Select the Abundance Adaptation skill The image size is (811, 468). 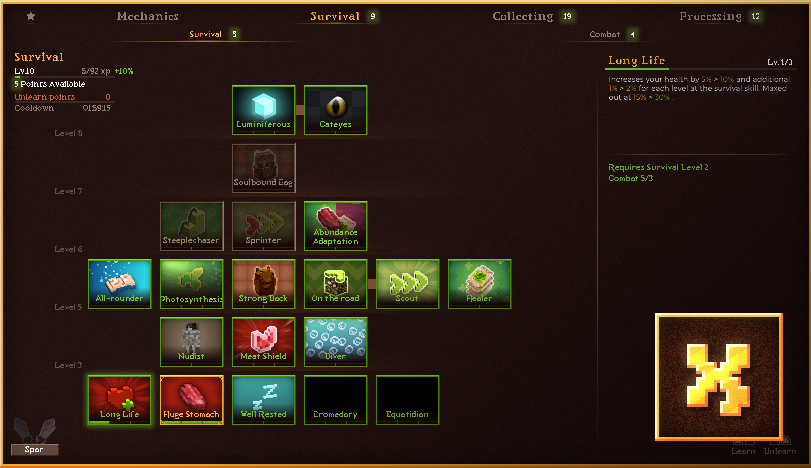coord(335,226)
